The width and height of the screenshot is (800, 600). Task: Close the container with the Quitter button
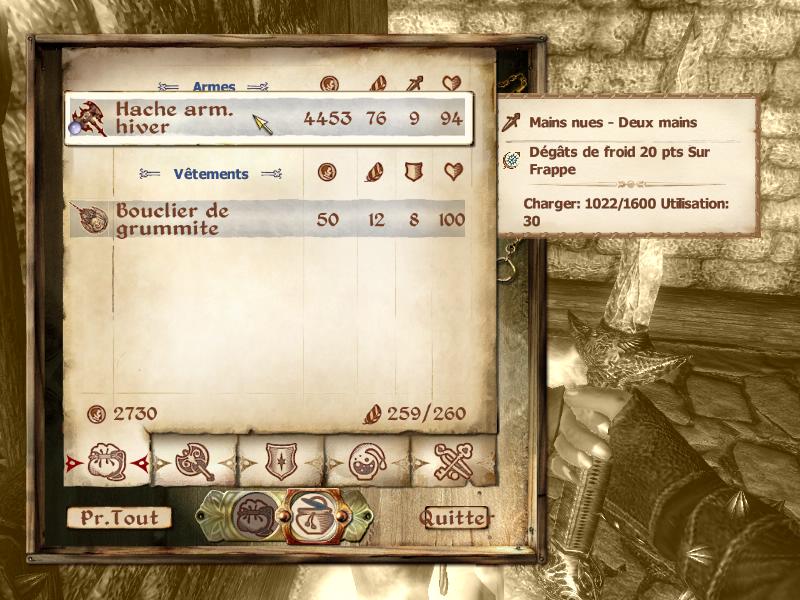(x=455, y=518)
